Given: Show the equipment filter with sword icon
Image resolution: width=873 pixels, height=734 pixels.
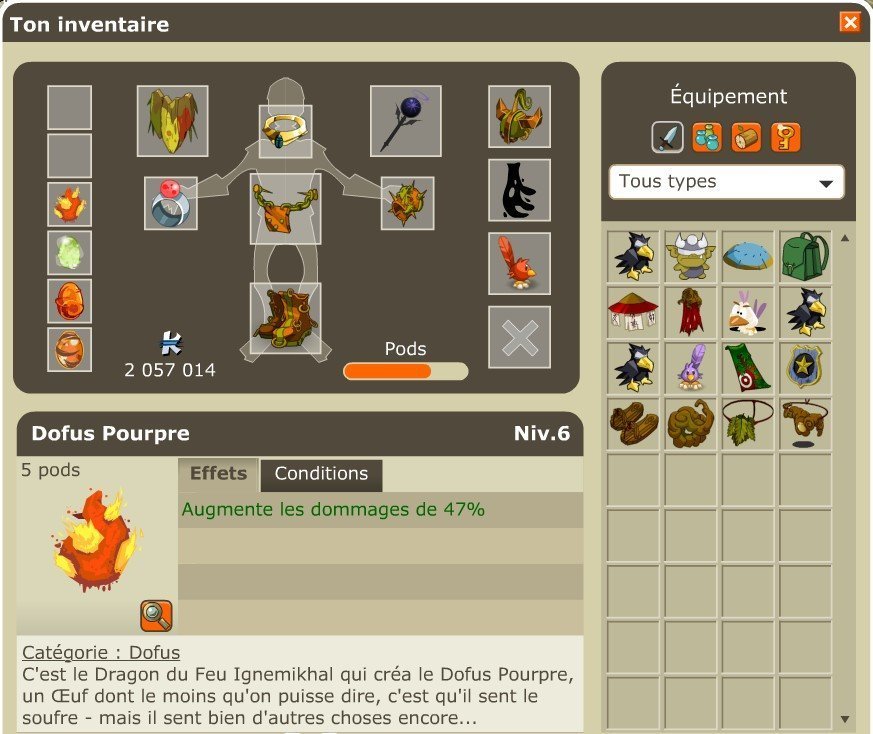Looking at the screenshot, I should [x=667, y=137].
